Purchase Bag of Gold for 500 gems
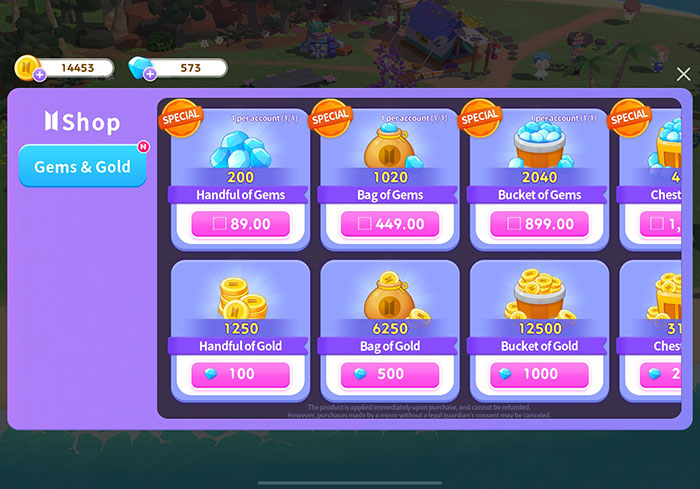Image resolution: width=700 pixels, height=489 pixels. [389, 375]
